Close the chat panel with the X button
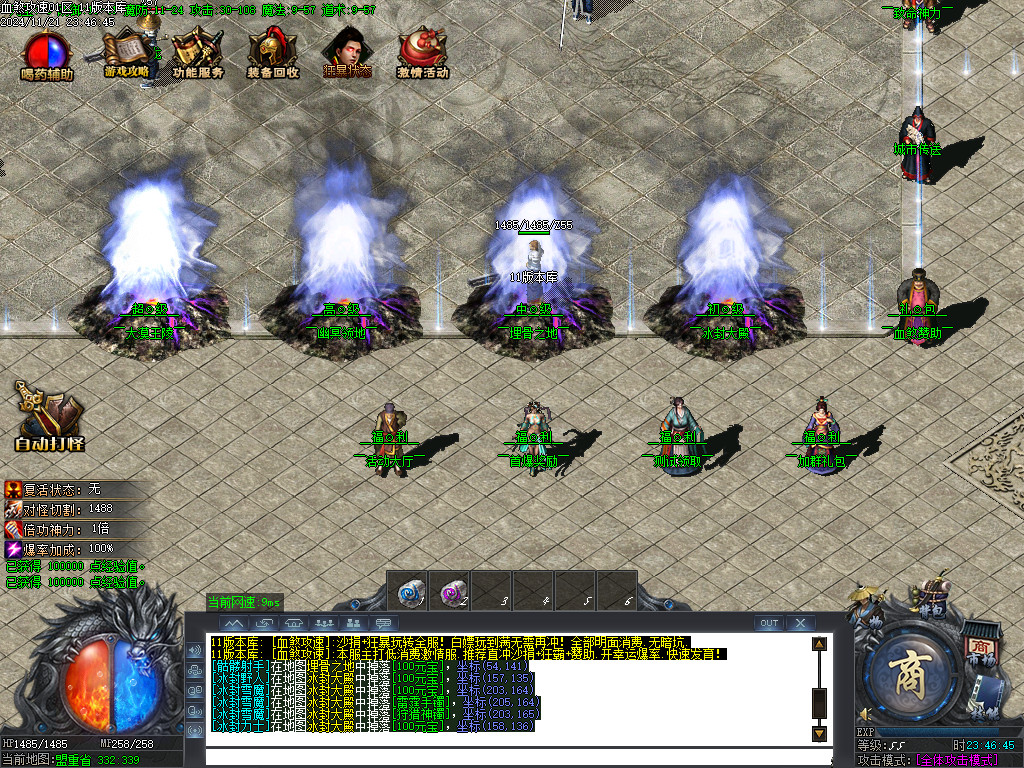Image resolution: width=1024 pixels, height=768 pixels. [x=800, y=623]
